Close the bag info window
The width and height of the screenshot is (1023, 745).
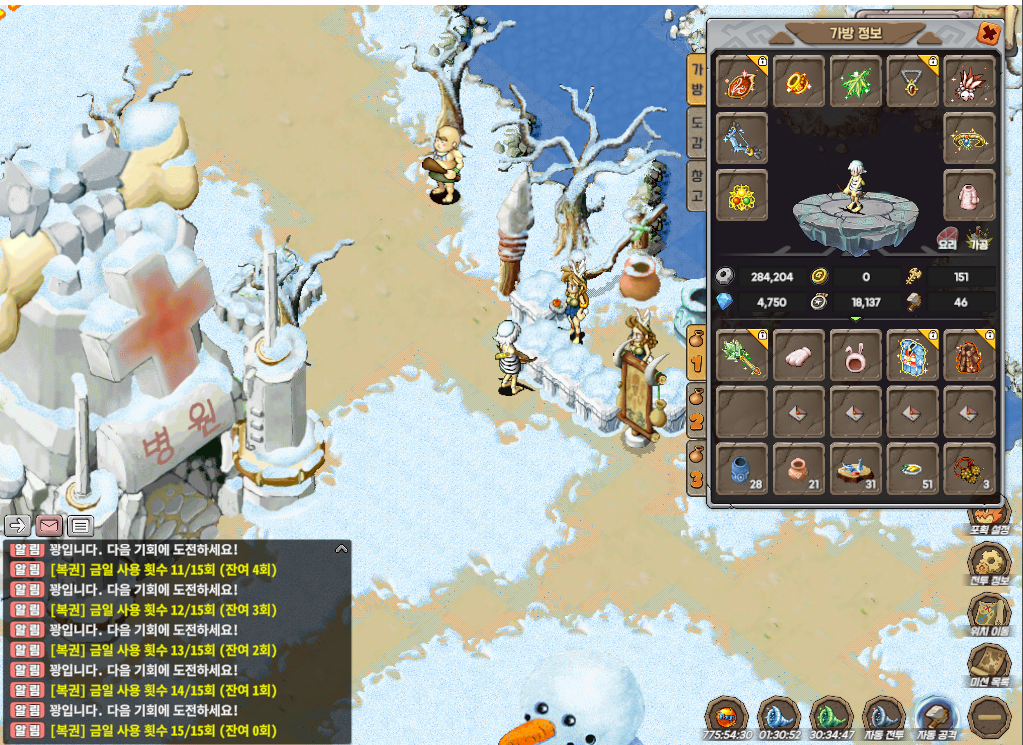[x=988, y=34]
